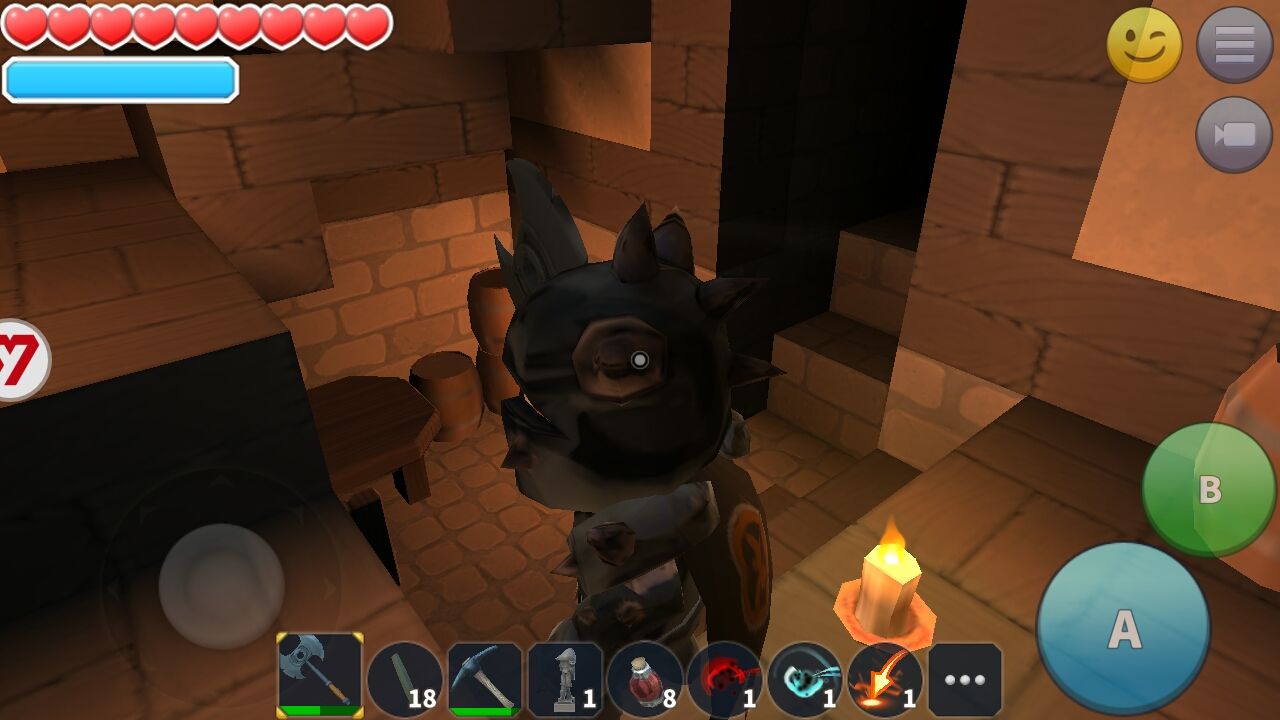The image size is (1280, 720).
Task: Toggle the camera view button
Action: pos(1234,135)
